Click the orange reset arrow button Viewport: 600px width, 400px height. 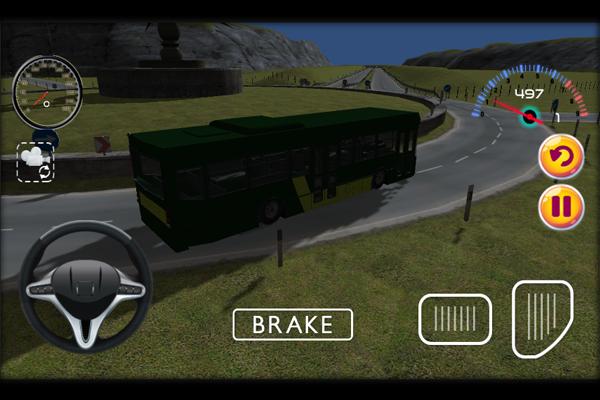(x=561, y=157)
